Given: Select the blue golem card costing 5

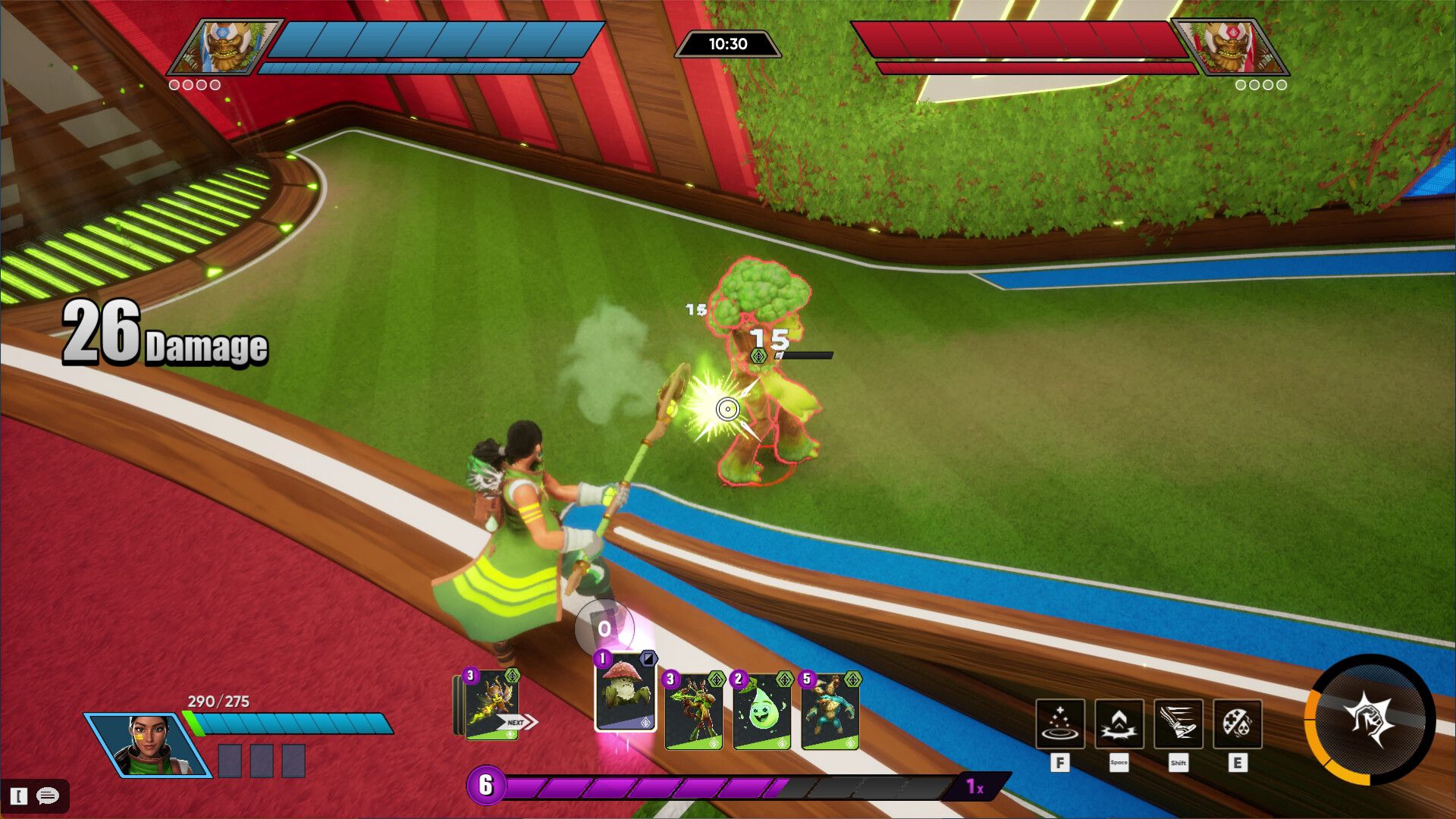Looking at the screenshot, I should (830, 711).
